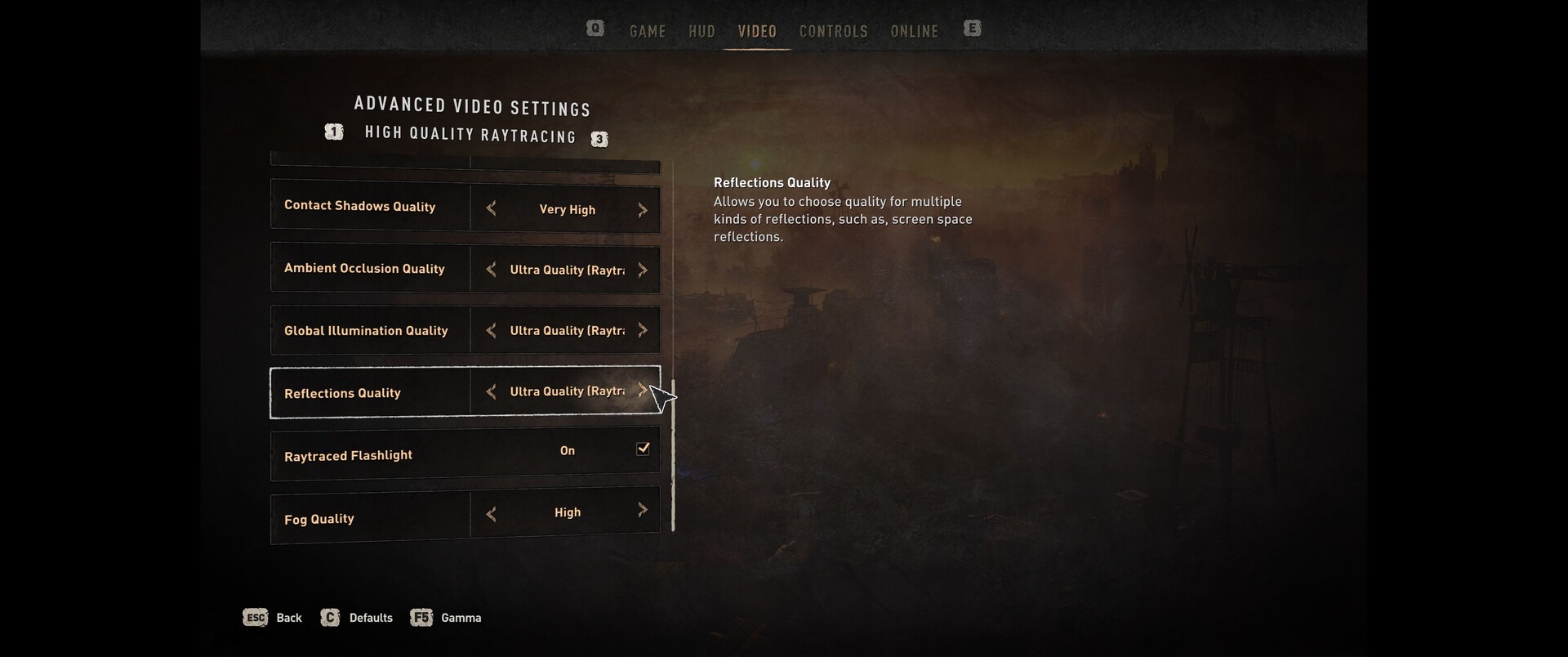
Task: Switch to the GAME tab
Action: [648, 31]
